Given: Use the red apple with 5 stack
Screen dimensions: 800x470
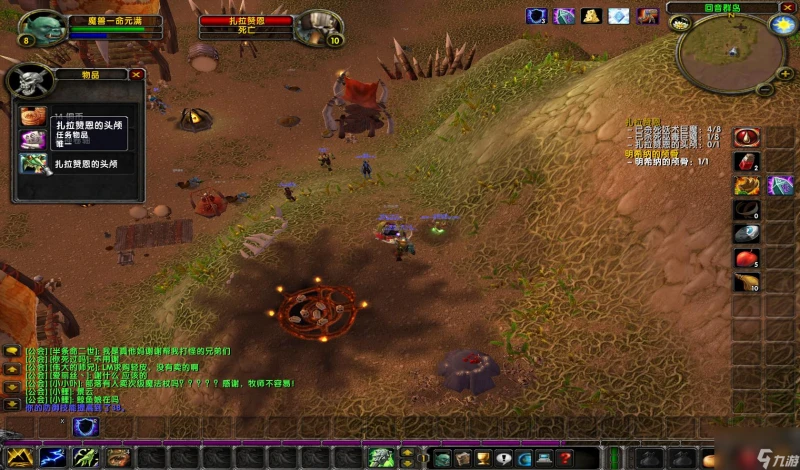Looking at the screenshot, I should point(746,258).
